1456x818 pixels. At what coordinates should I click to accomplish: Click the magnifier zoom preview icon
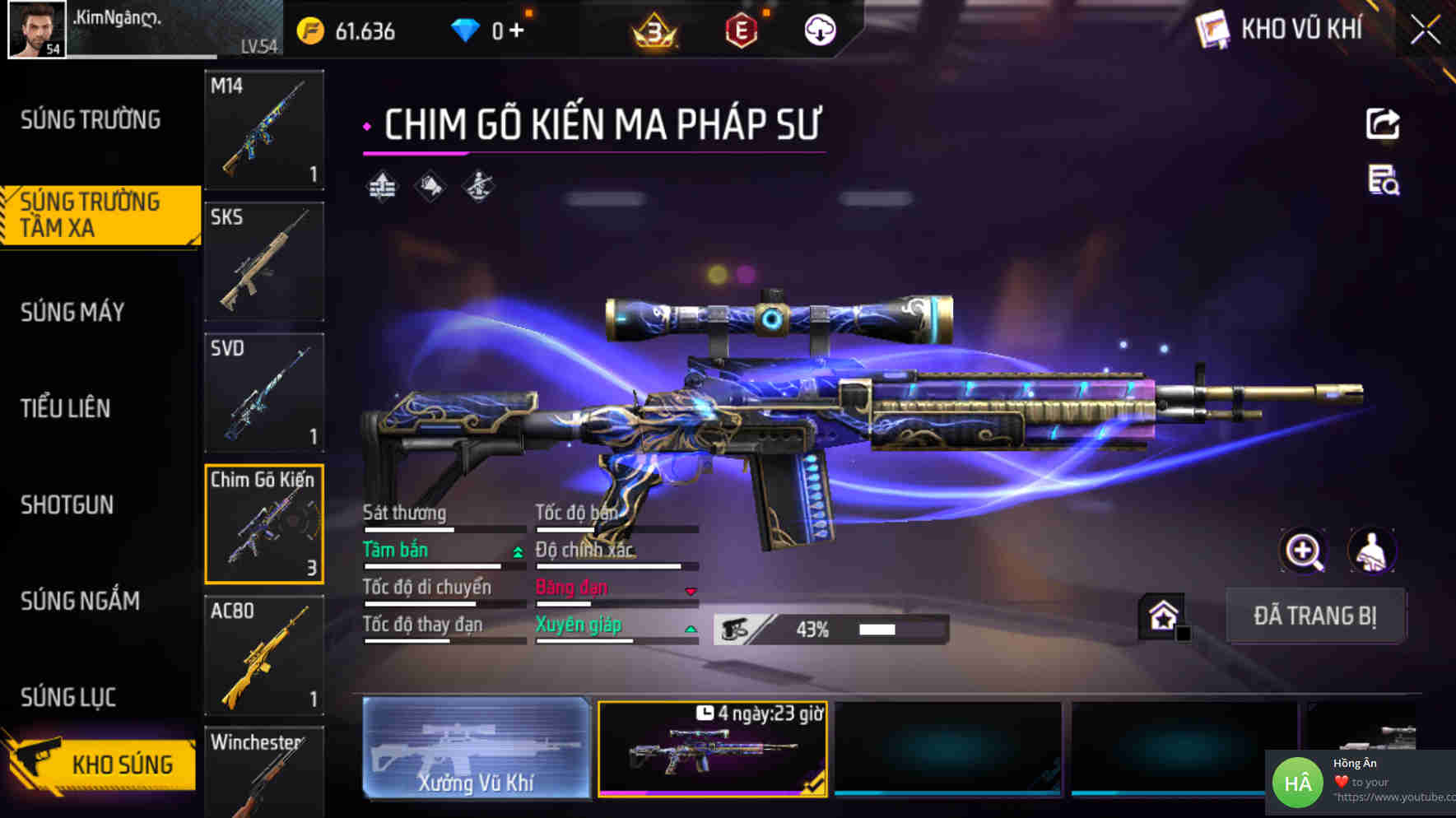click(1305, 551)
